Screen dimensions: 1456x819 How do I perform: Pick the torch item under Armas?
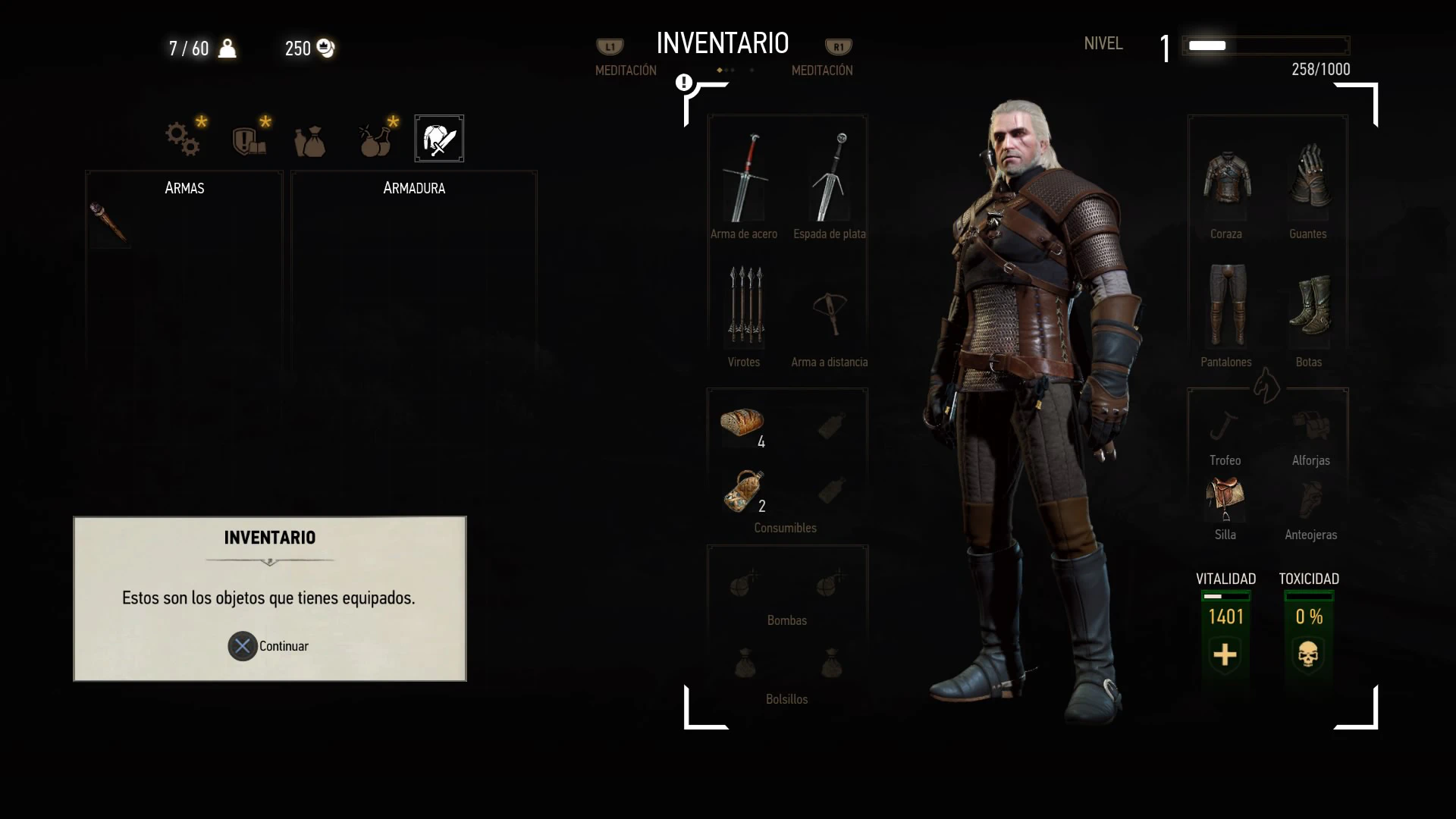pos(108,223)
